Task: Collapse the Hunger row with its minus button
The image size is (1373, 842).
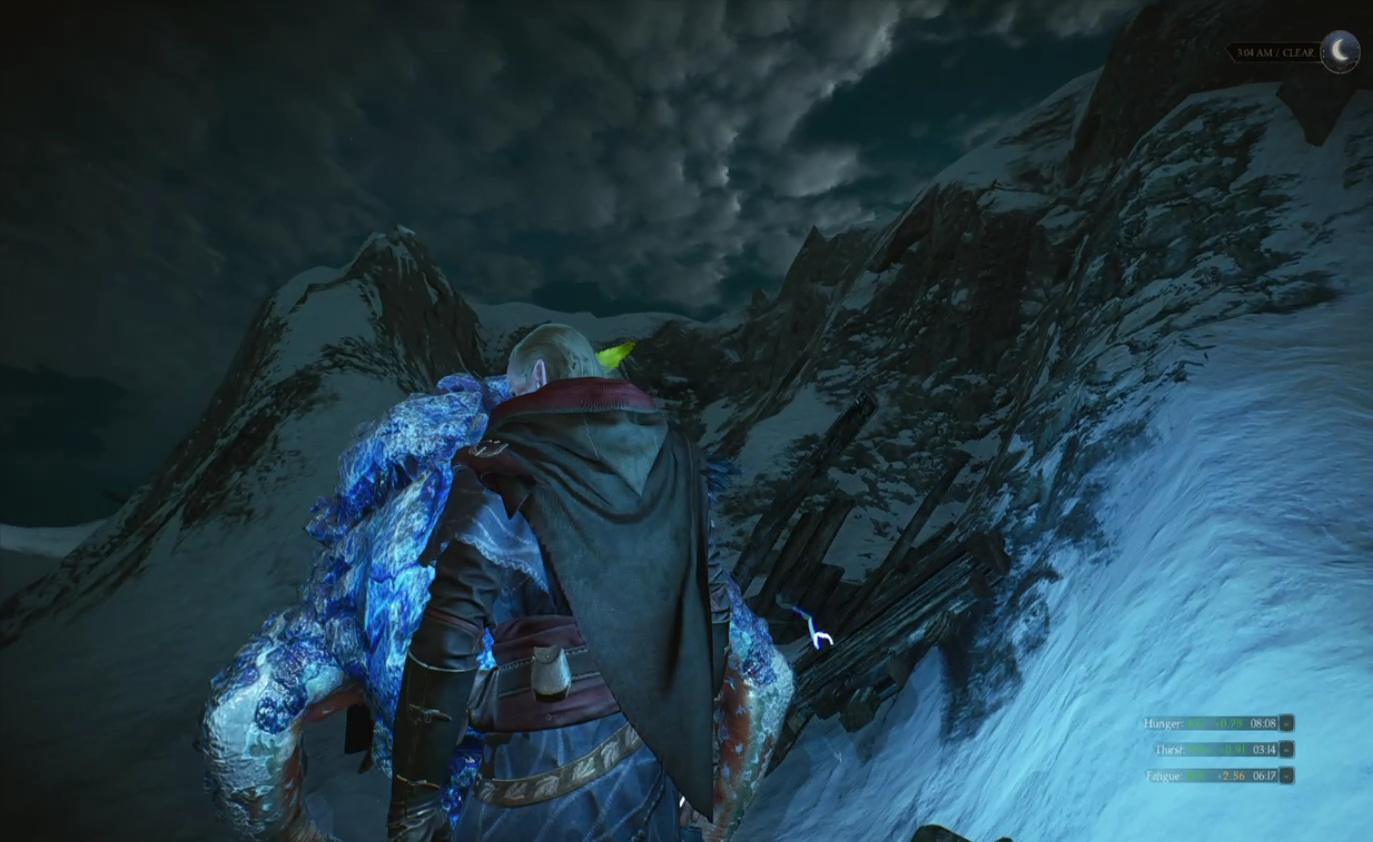Action: click(1287, 723)
